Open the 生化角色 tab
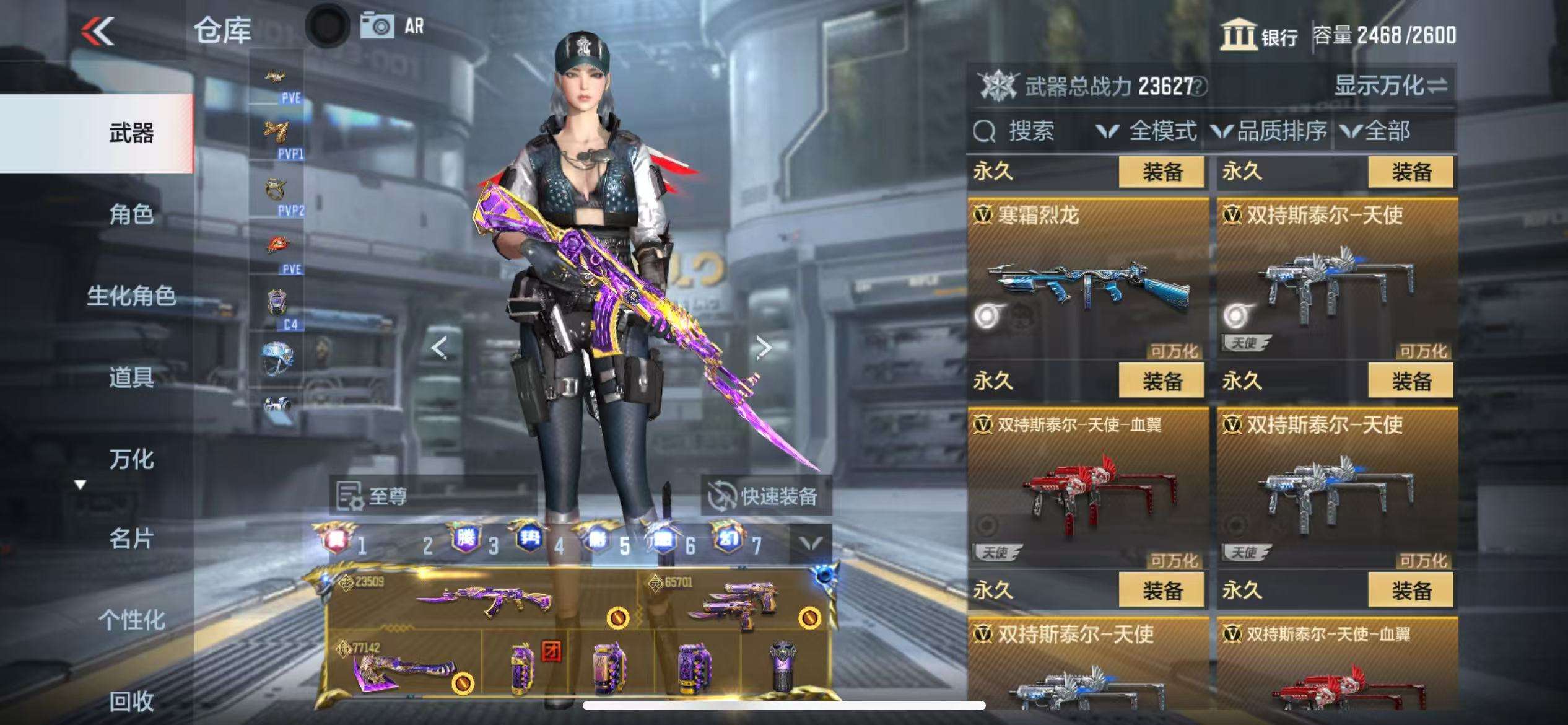This screenshot has width=1568, height=725. click(131, 296)
